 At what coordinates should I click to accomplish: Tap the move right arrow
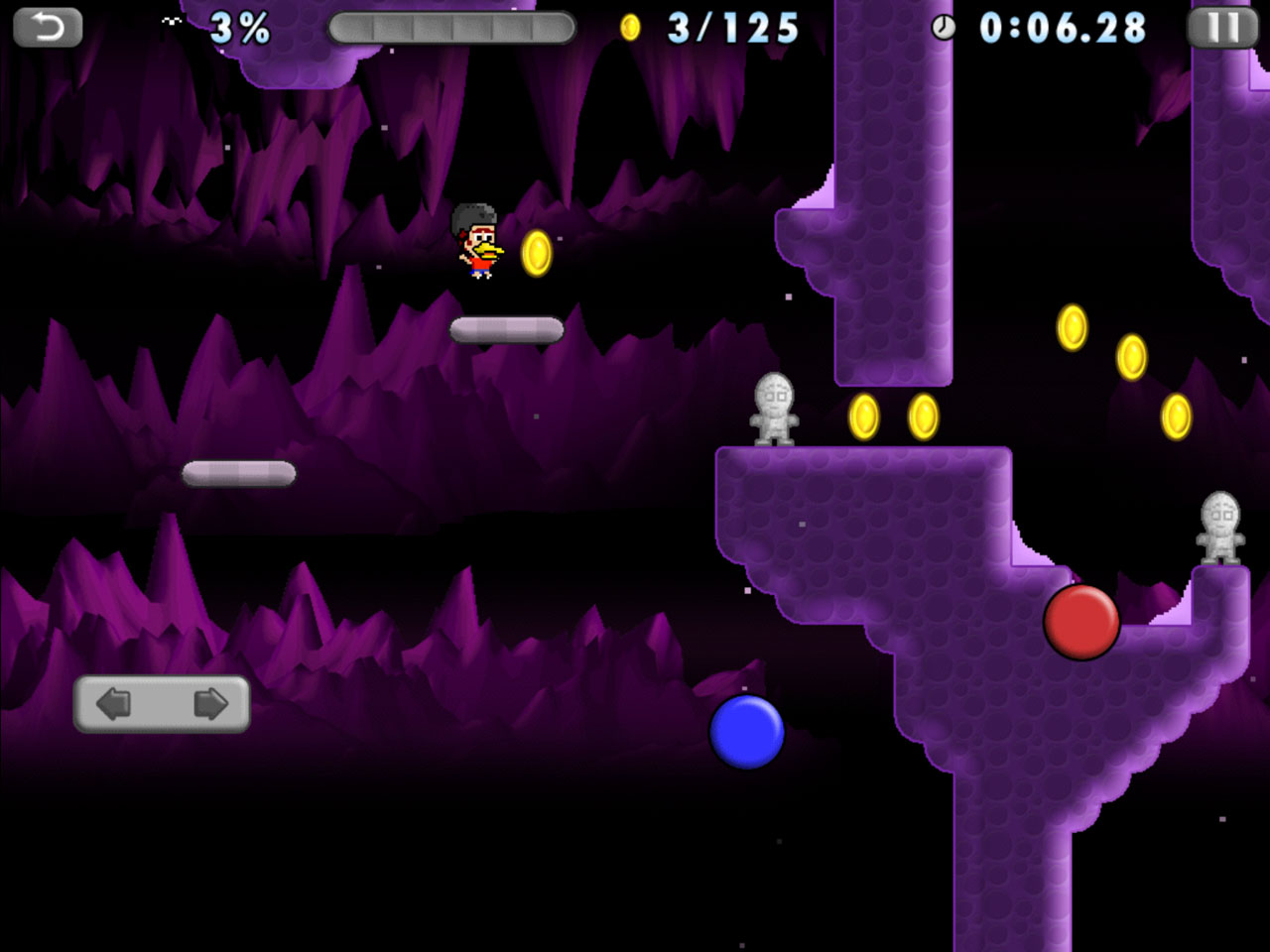[209, 704]
